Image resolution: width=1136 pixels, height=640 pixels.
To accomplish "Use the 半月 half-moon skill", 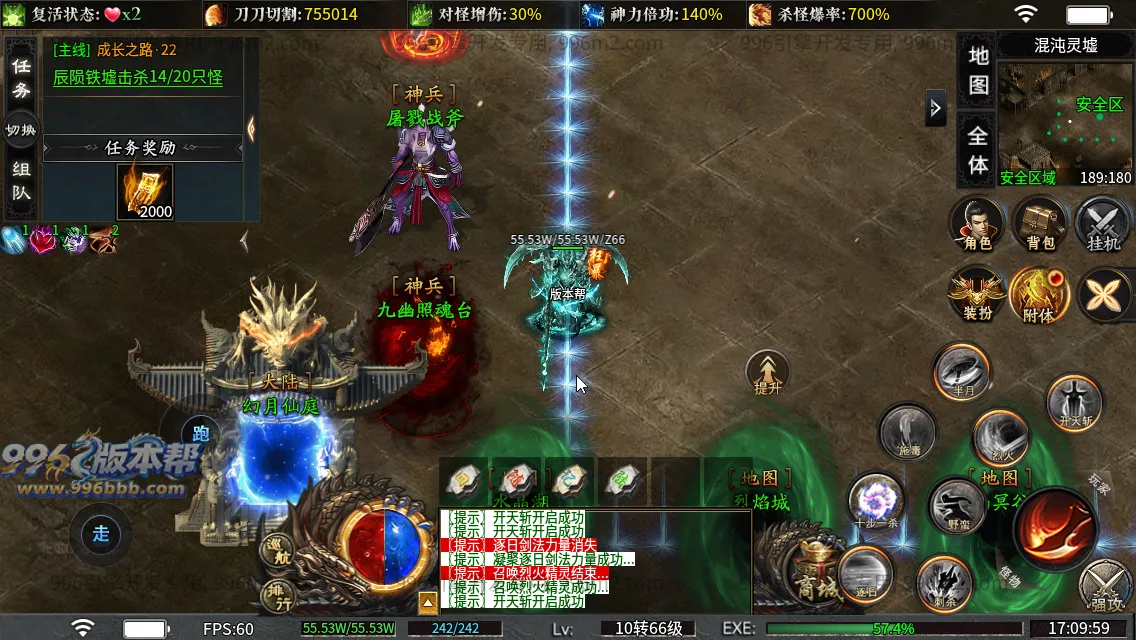I will (x=962, y=372).
